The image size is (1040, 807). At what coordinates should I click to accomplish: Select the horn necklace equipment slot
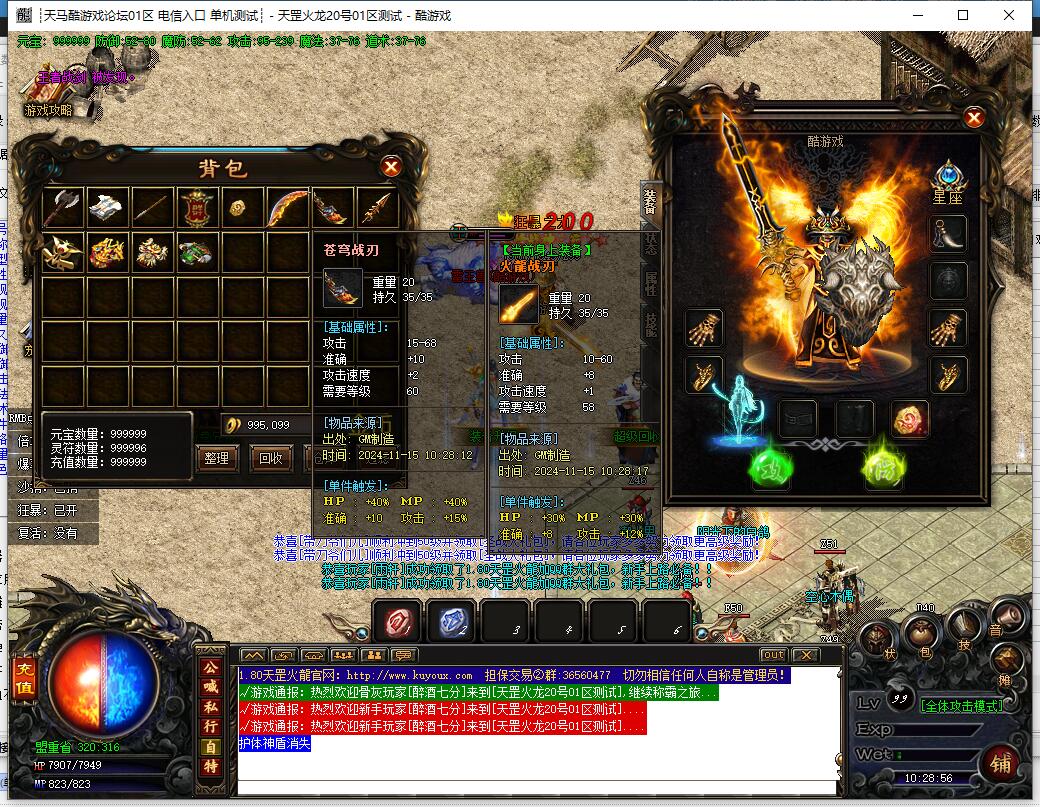pyautogui.click(x=947, y=234)
